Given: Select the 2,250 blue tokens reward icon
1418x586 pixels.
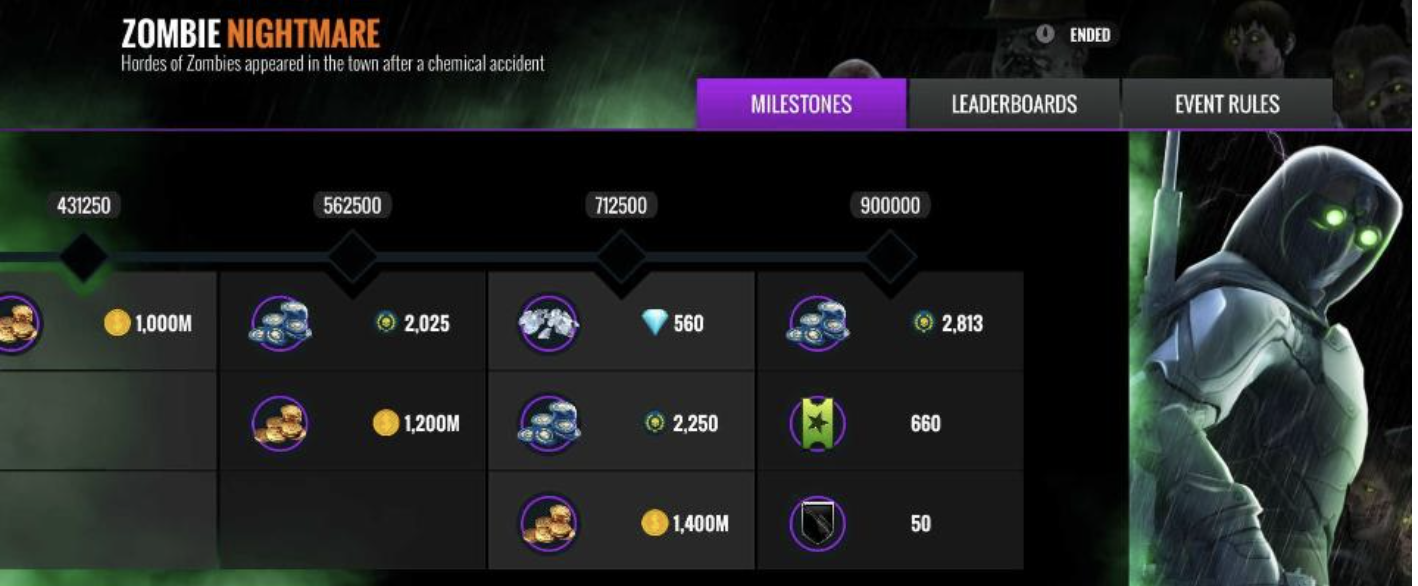Looking at the screenshot, I should [x=549, y=423].
